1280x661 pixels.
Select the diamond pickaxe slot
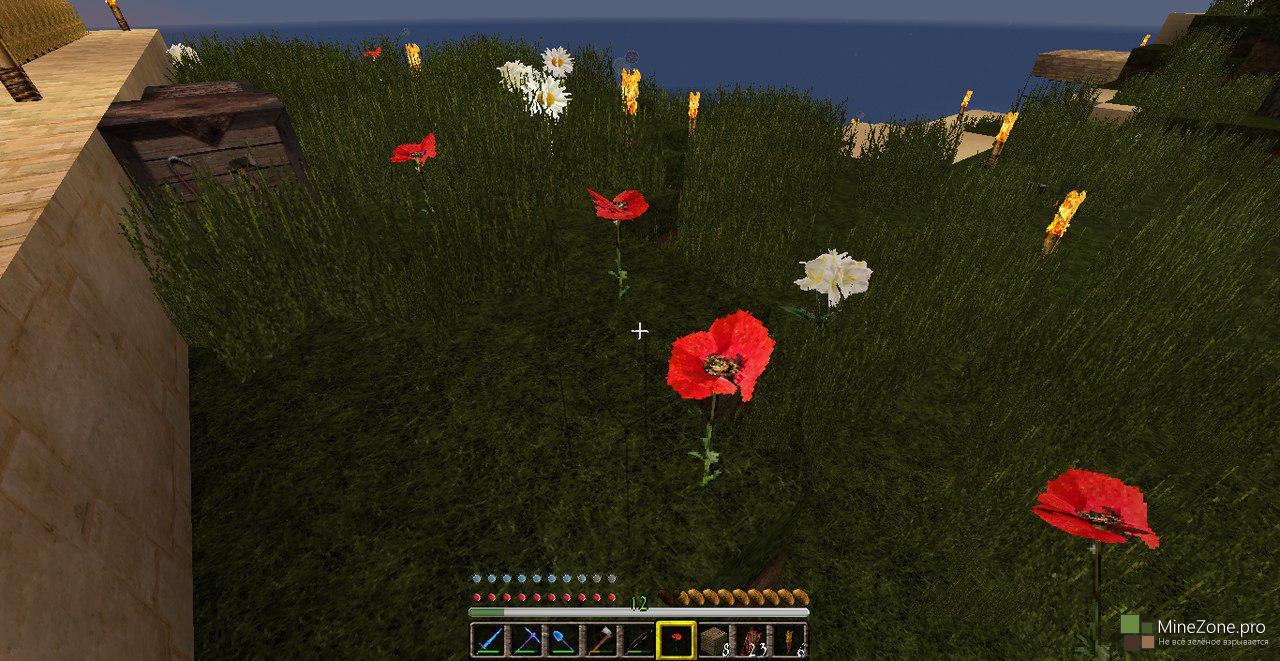click(526, 640)
